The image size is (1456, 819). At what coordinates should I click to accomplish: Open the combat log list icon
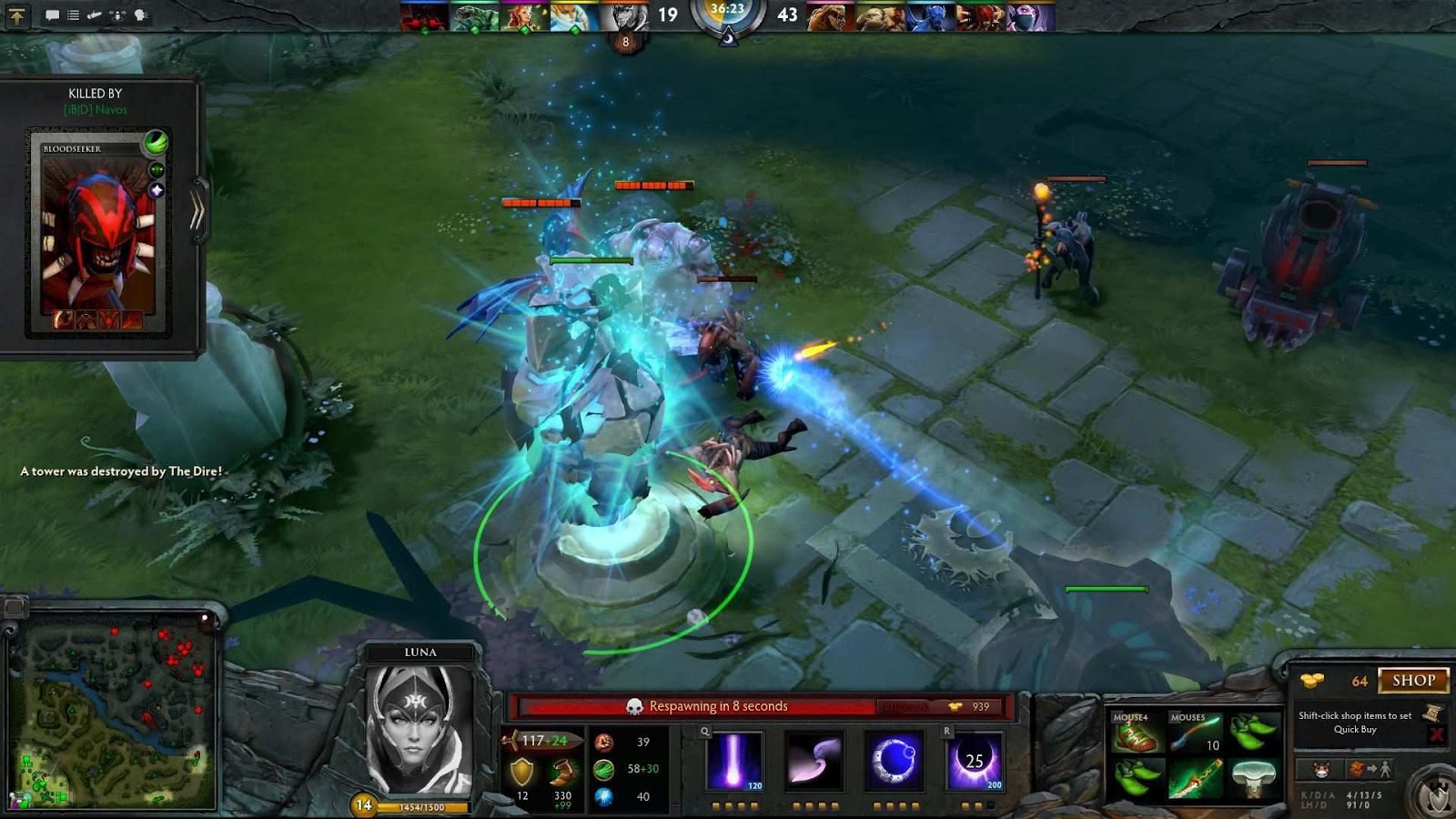(x=73, y=15)
